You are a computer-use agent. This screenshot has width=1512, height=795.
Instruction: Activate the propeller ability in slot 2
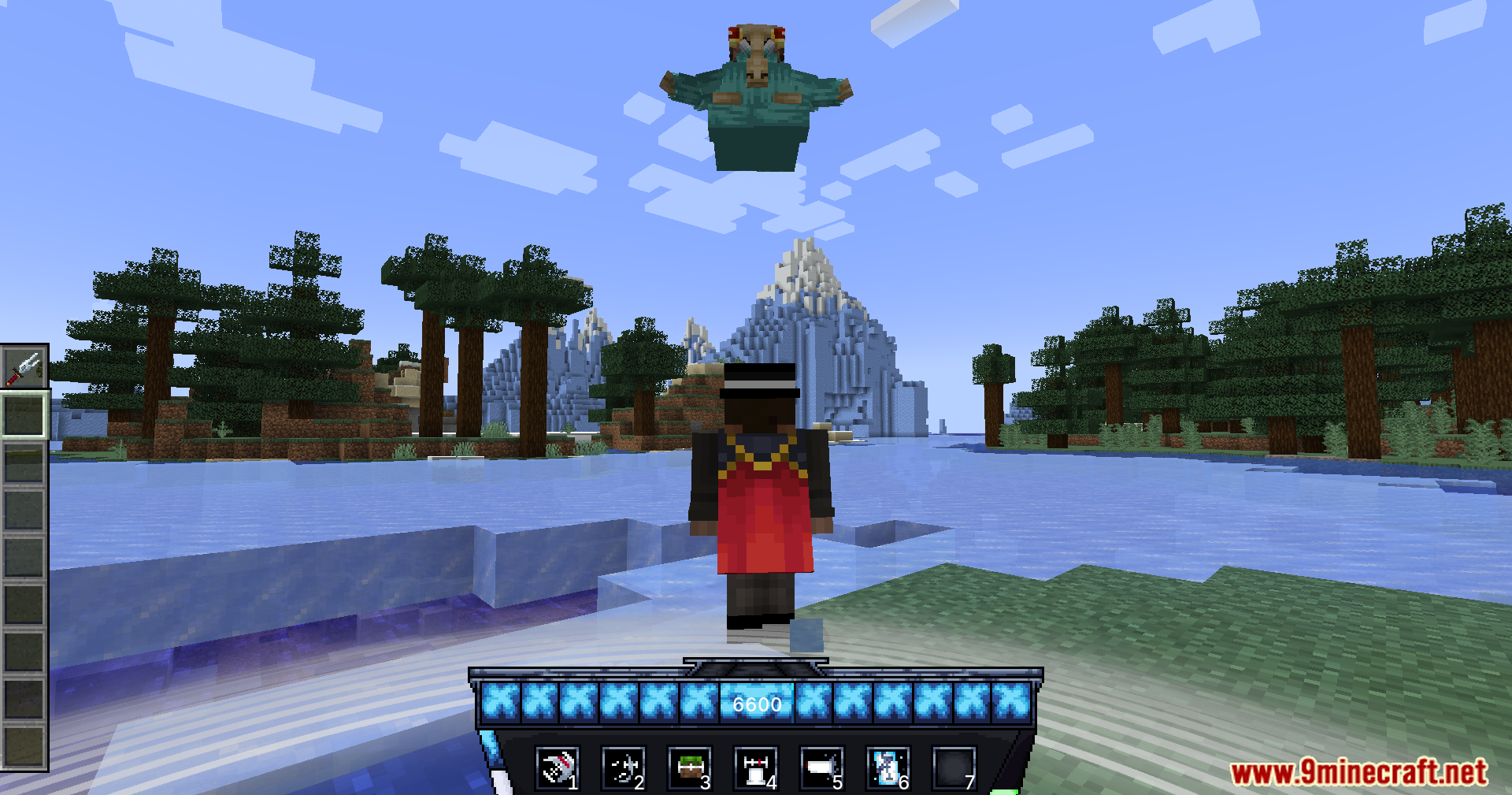(x=622, y=768)
